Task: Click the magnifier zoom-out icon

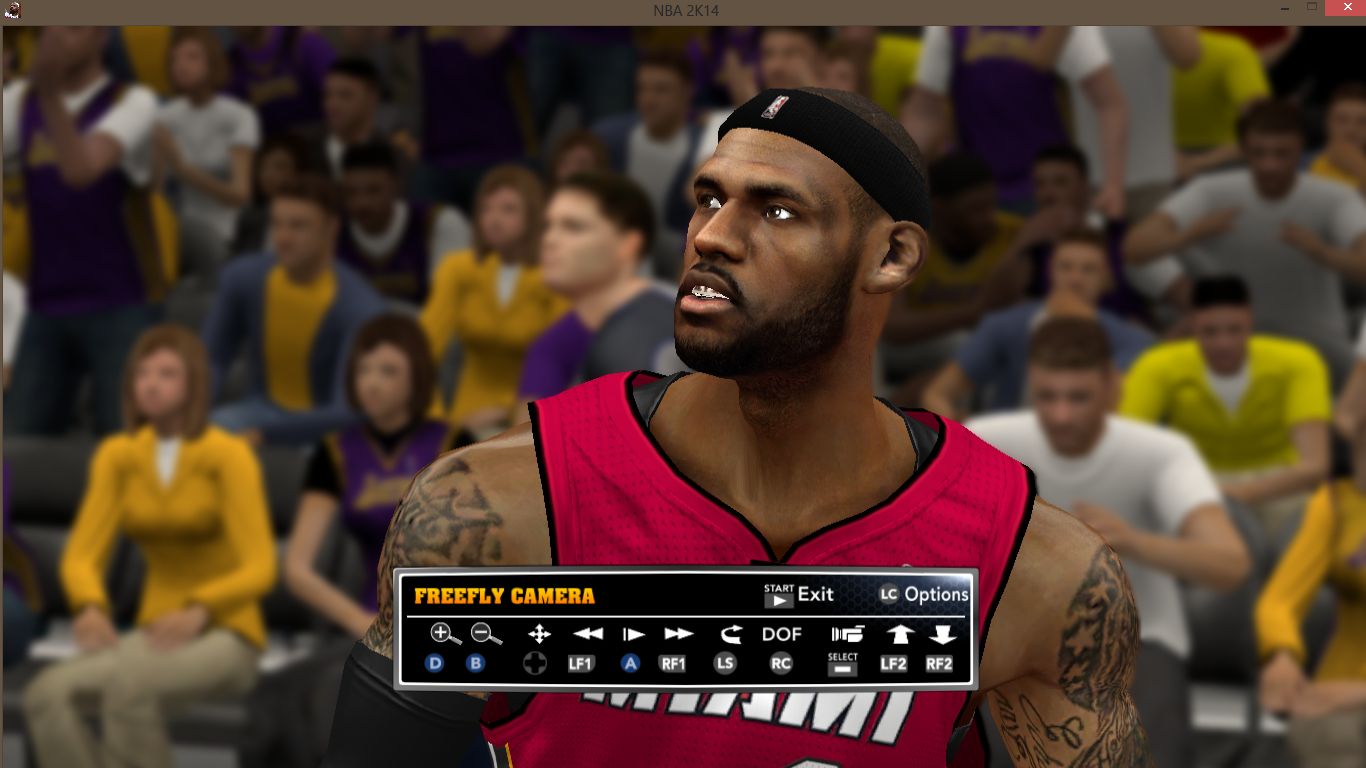Action: pyautogui.click(x=486, y=633)
